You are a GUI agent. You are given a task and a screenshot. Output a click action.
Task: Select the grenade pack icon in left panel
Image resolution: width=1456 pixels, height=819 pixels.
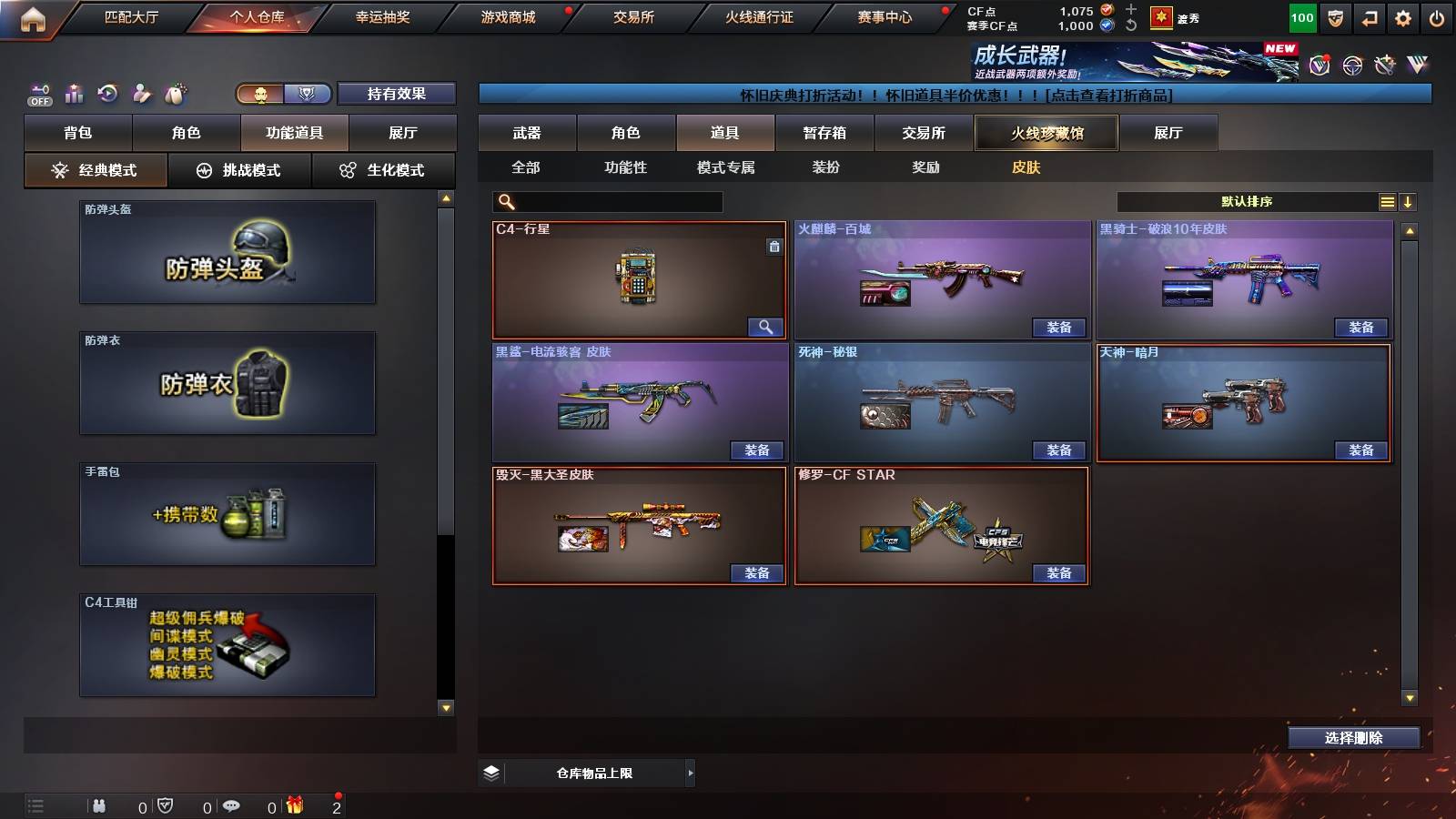[x=227, y=514]
